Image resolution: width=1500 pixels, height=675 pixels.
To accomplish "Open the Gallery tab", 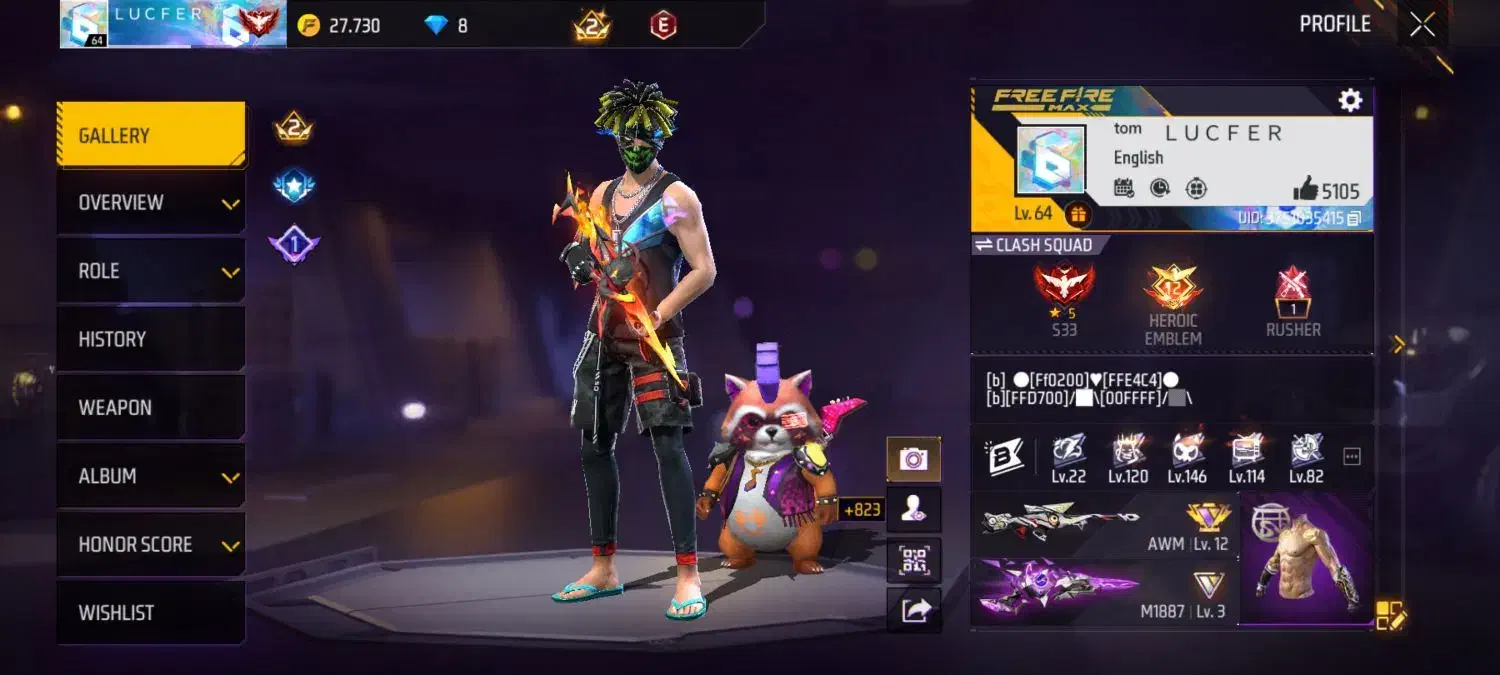I will coord(150,135).
